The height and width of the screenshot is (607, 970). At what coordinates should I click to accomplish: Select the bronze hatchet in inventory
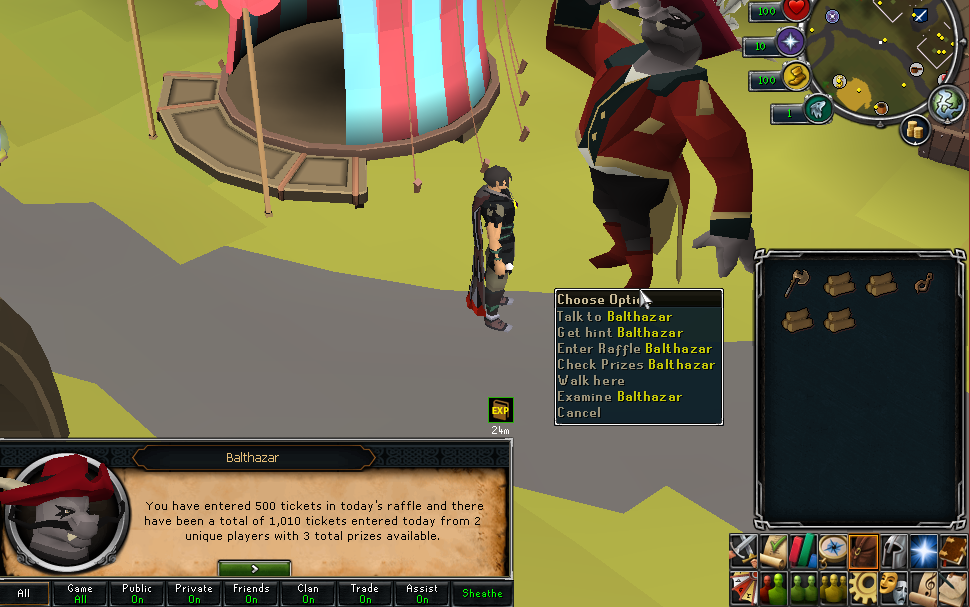click(x=796, y=286)
